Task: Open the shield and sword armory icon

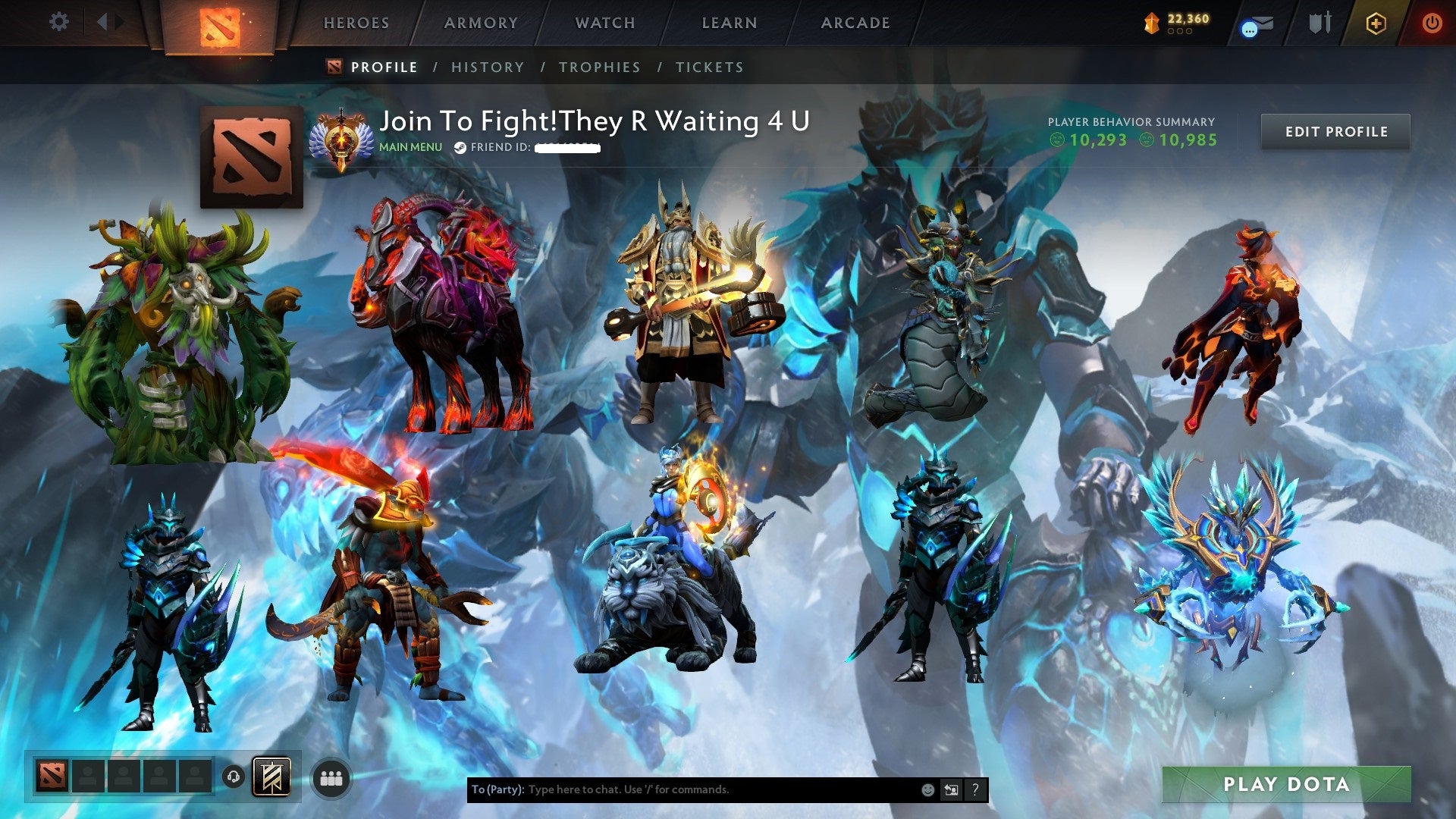Action: point(1319,23)
